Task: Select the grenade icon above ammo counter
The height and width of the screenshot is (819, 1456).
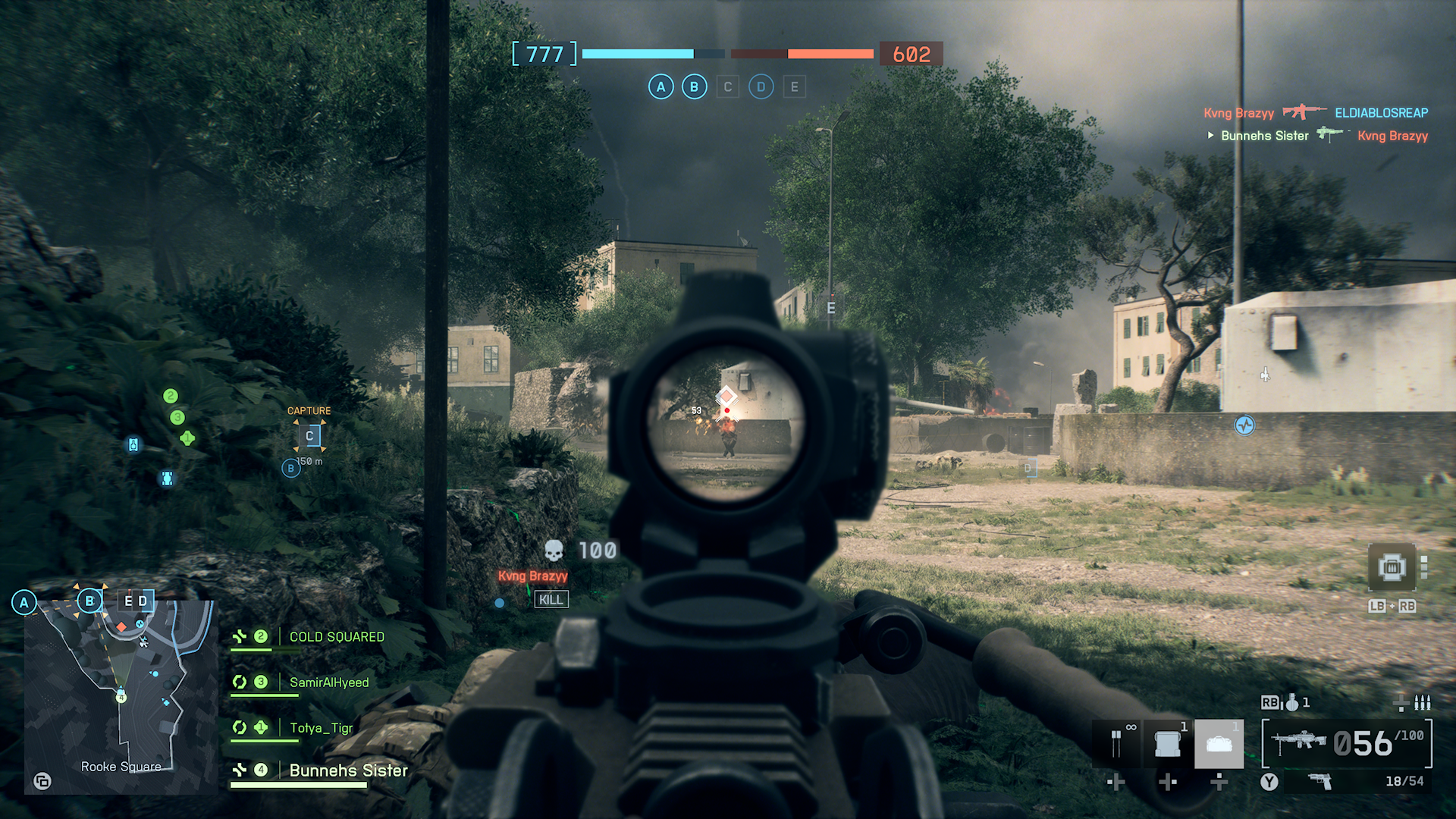Action: click(1291, 703)
